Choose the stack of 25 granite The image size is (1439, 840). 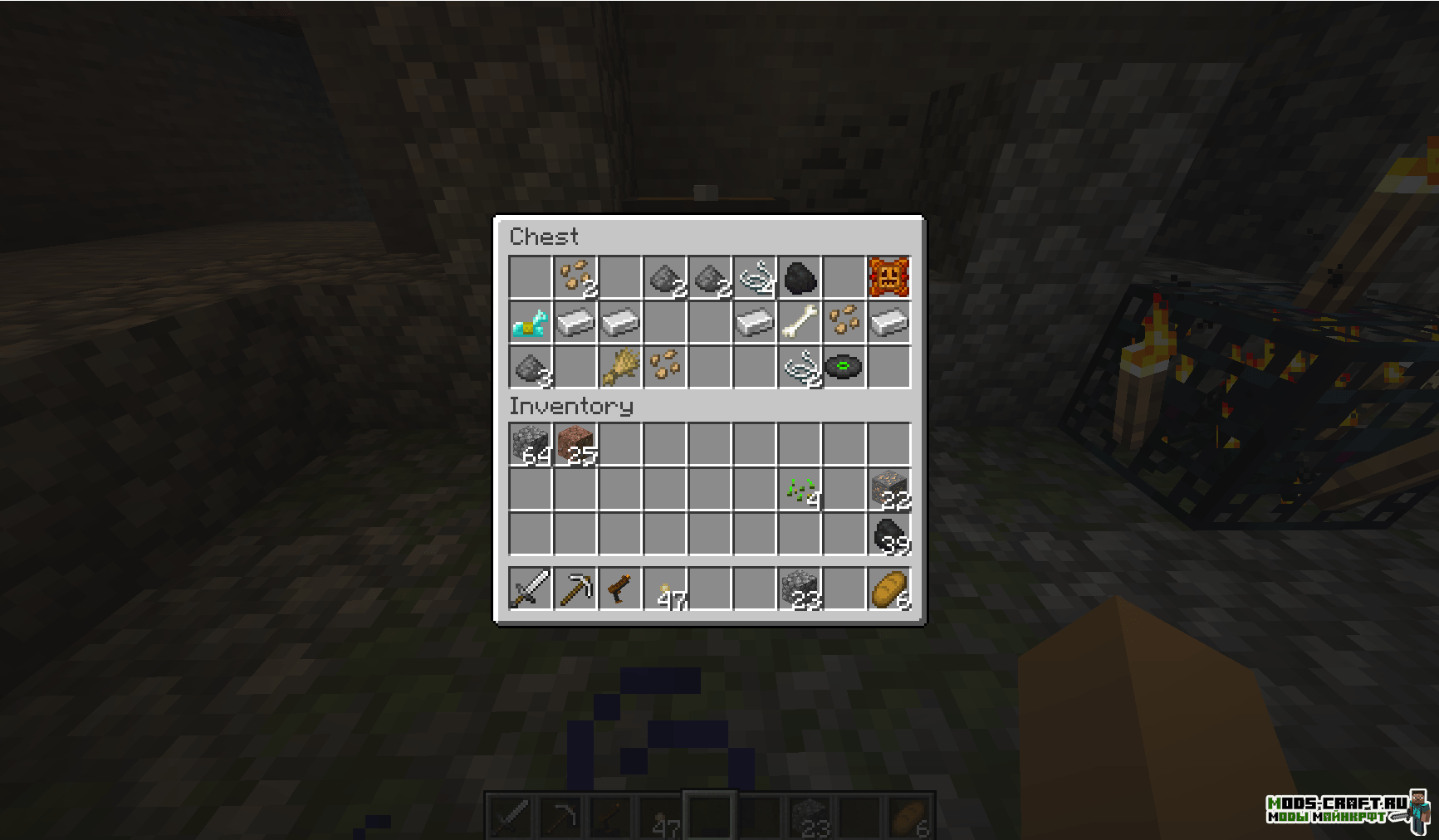[x=575, y=445]
